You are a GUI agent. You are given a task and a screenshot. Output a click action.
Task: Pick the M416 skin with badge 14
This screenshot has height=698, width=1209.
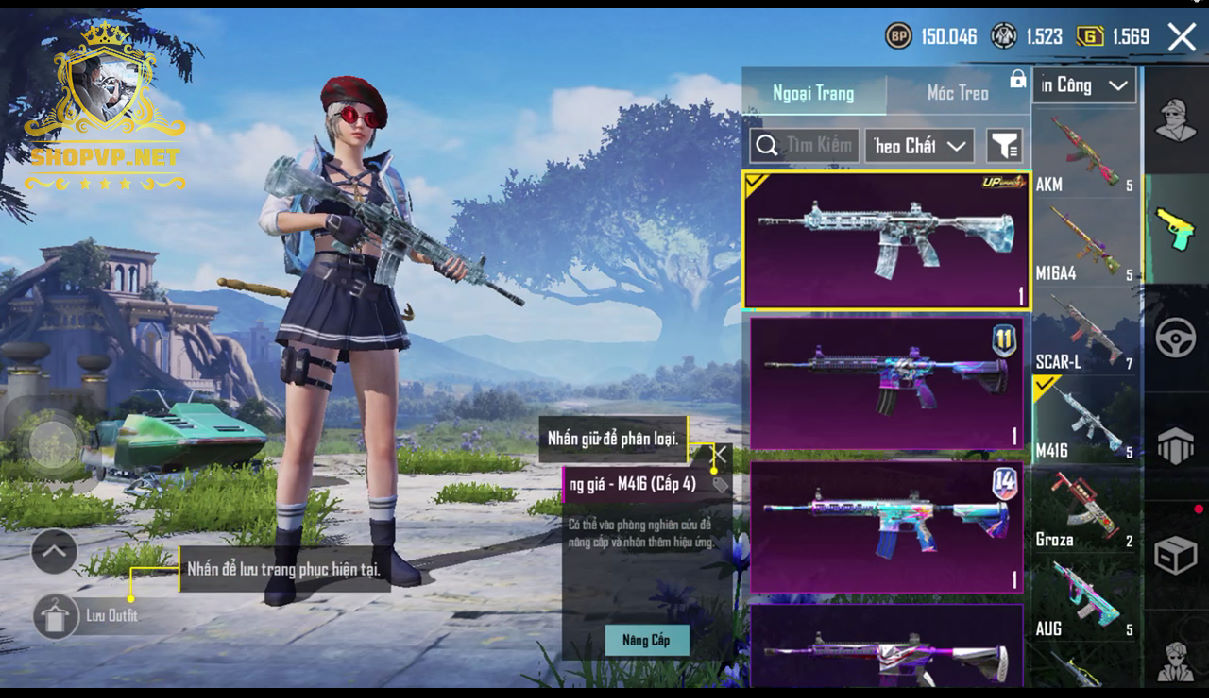pos(885,526)
